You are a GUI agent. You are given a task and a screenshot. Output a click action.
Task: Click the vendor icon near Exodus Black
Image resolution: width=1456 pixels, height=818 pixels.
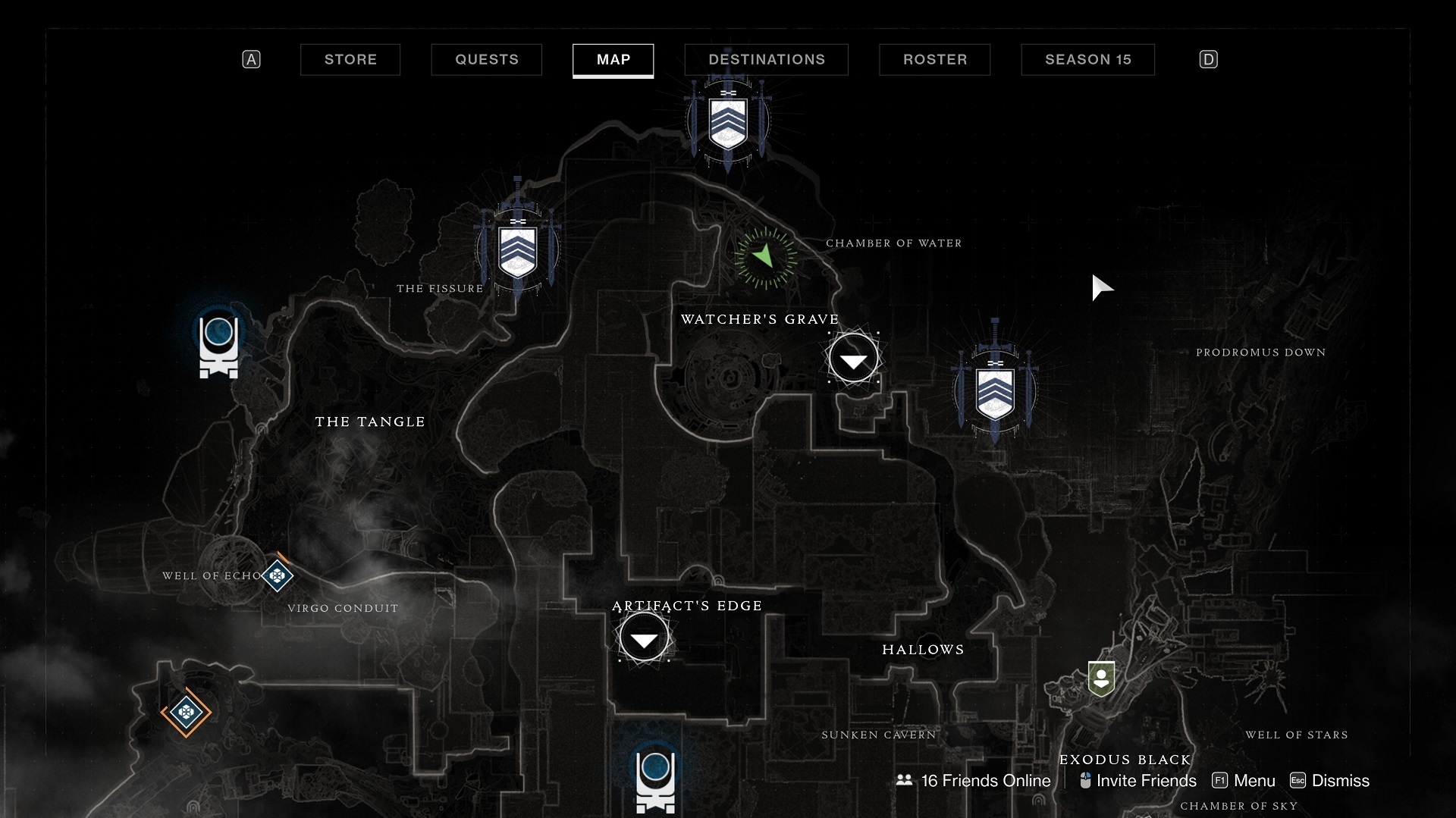click(x=1100, y=679)
